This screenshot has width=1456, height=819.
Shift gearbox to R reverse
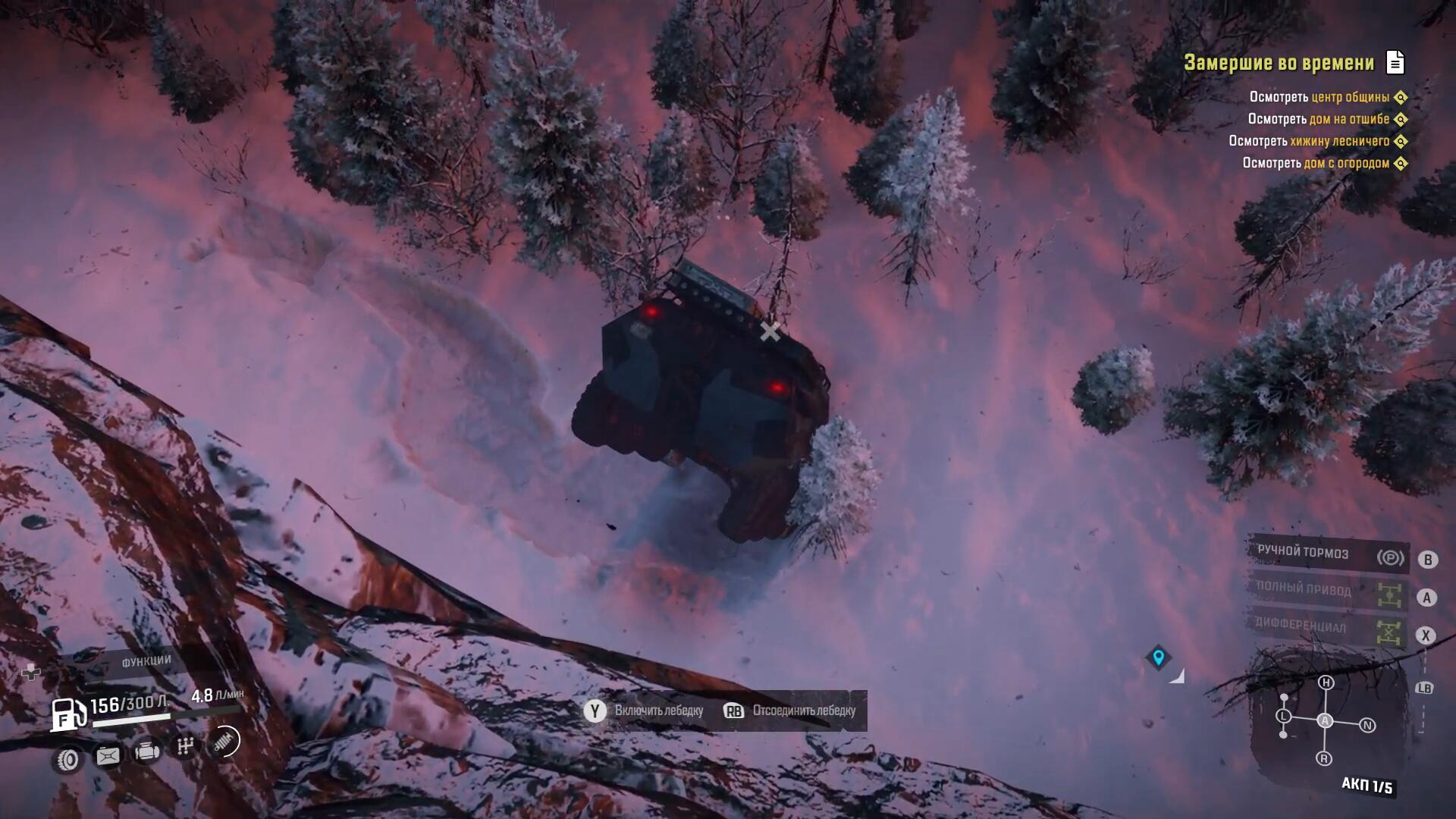click(x=1324, y=758)
